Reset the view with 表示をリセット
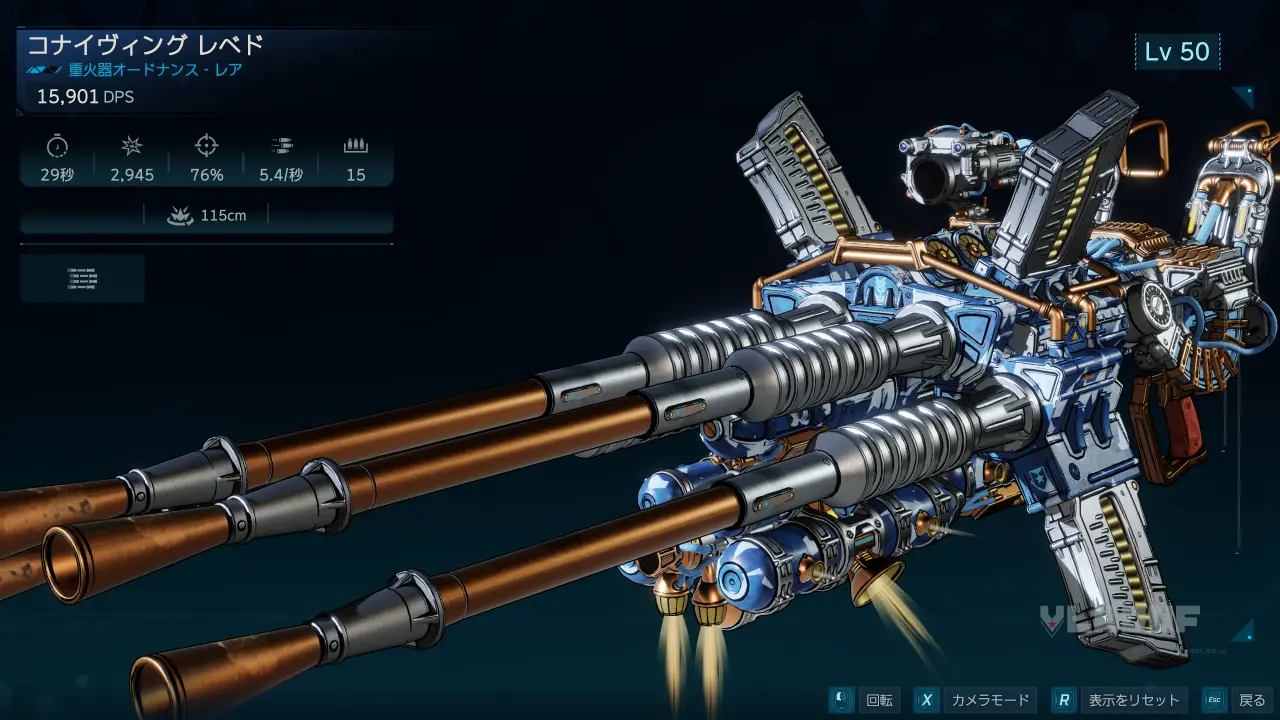Screen dimensions: 1280x720 click(1122, 700)
